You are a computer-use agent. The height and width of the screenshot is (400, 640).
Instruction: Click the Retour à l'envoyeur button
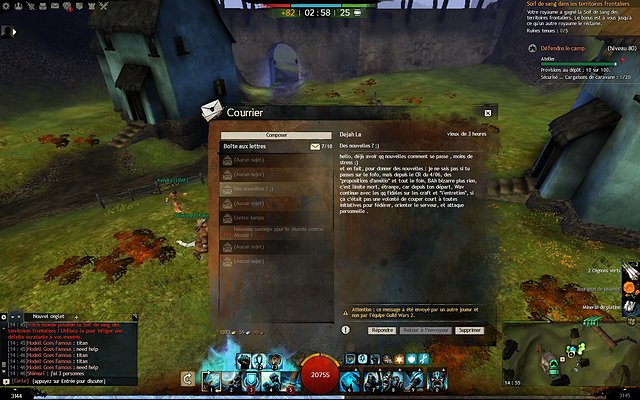425,301
